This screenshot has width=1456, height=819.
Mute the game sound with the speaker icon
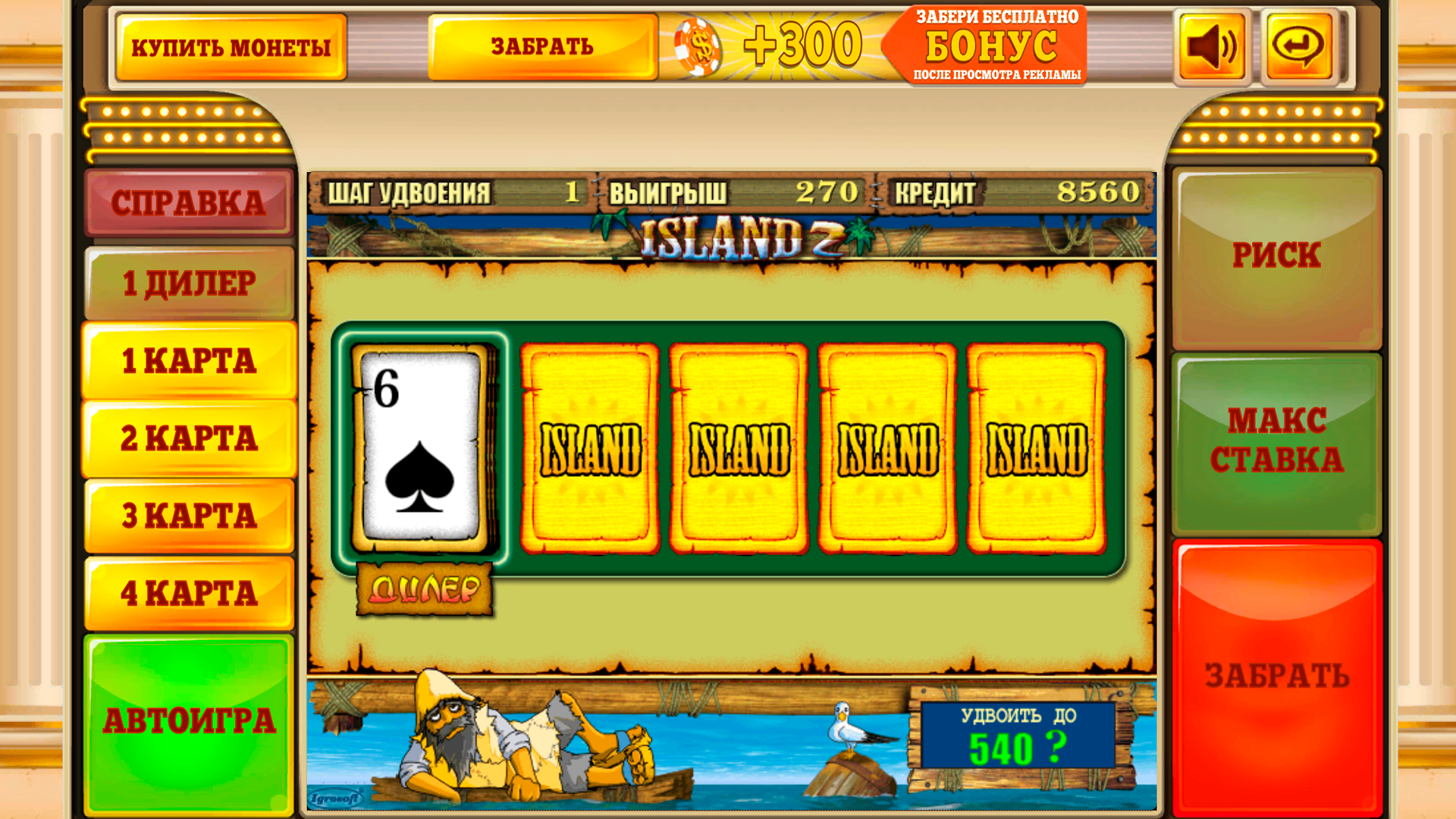pos(1211,47)
